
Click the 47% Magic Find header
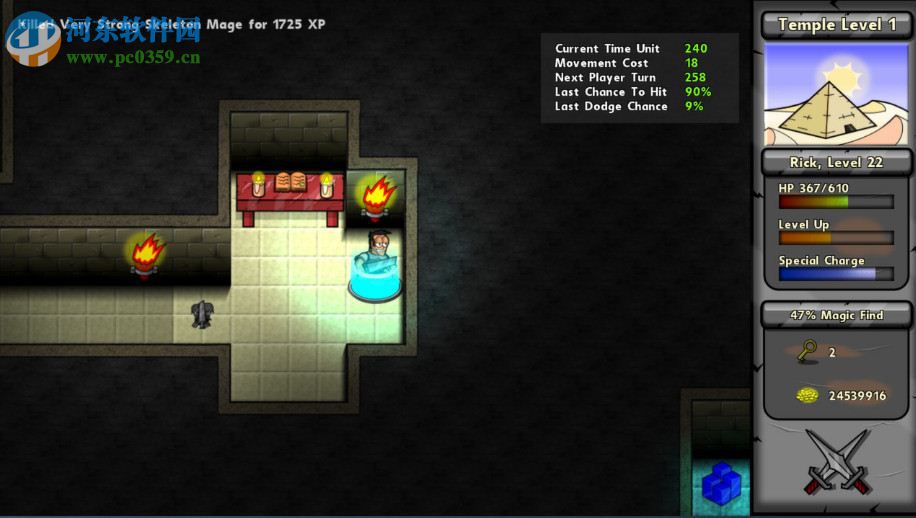pos(836,315)
